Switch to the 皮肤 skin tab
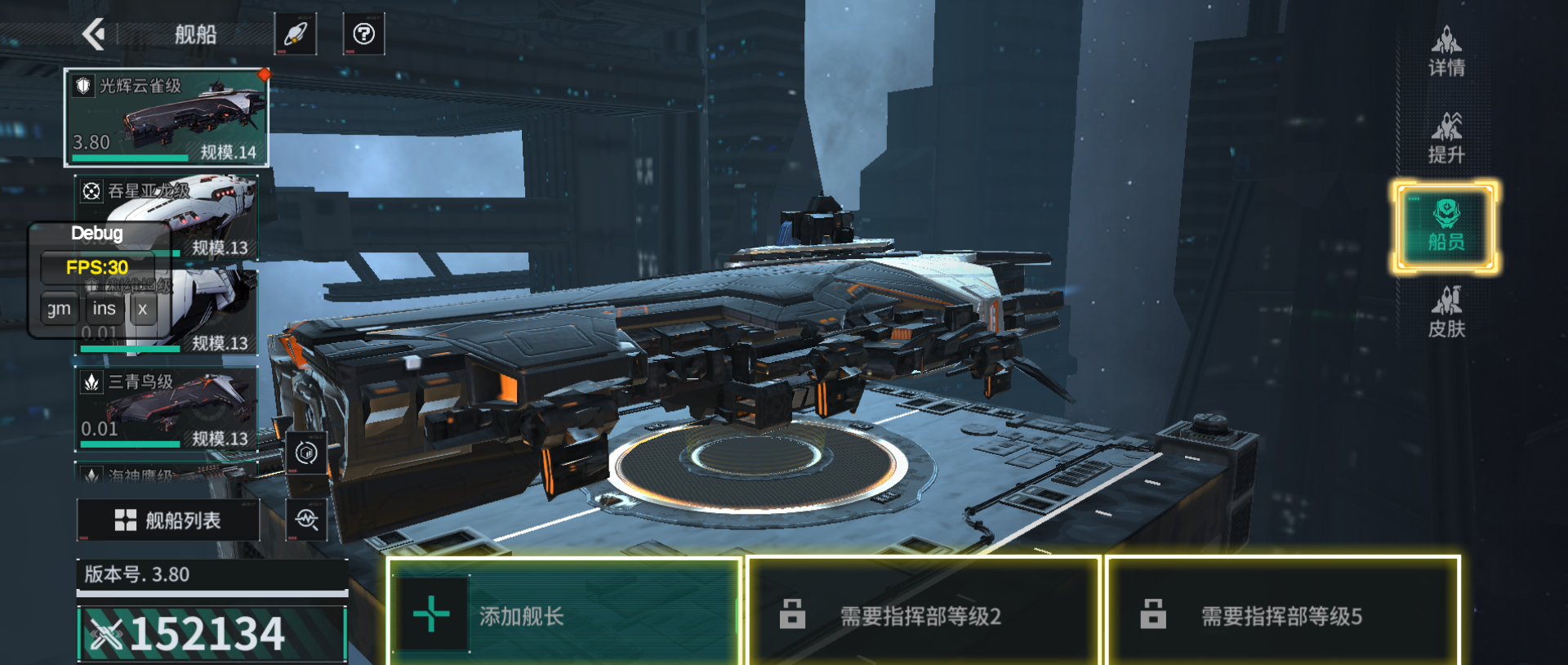 (1446, 313)
